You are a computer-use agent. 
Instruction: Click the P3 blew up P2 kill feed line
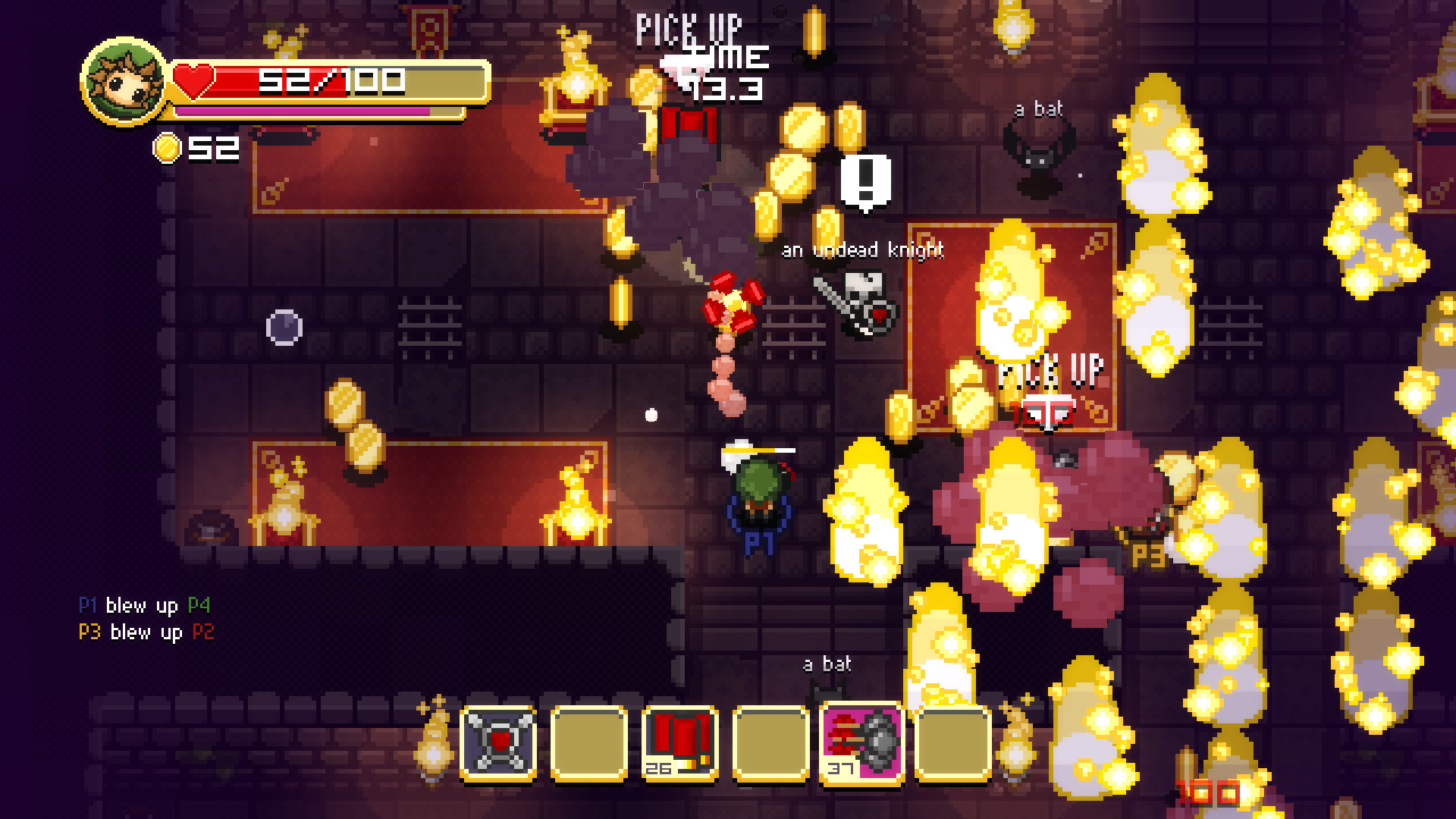coord(143,632)
